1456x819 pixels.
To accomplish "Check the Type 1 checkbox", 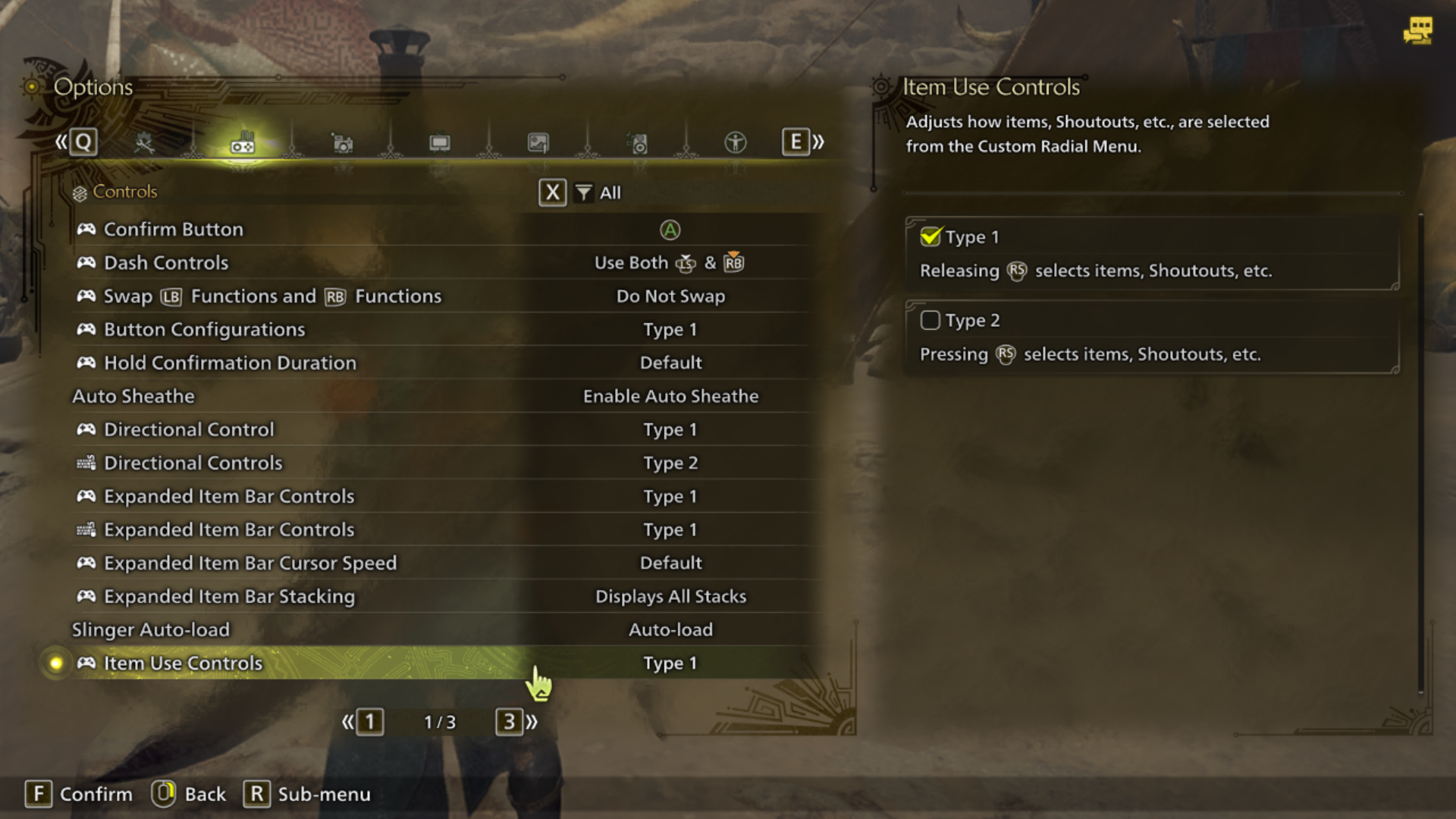I will tap(930, 237).
